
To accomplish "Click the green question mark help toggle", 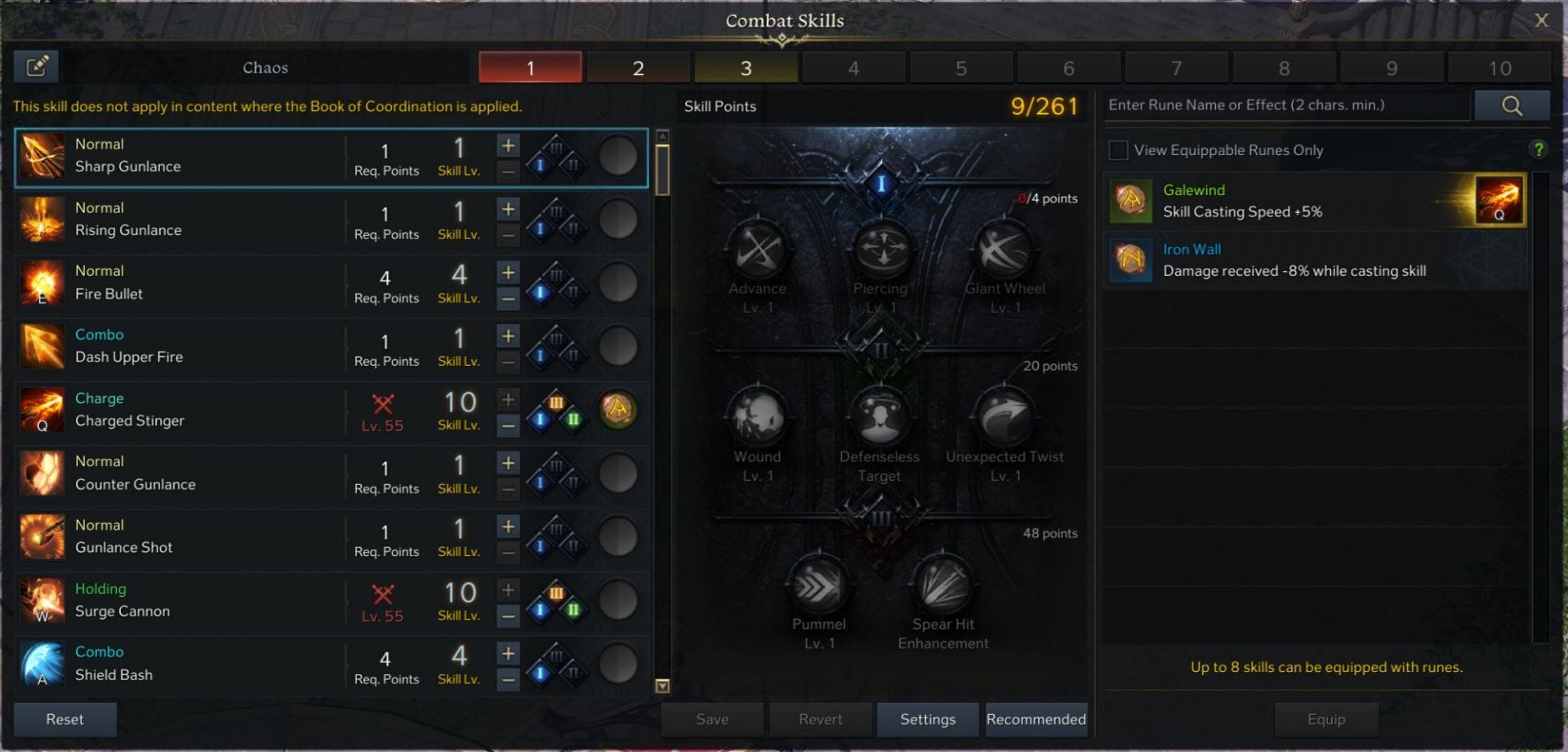I will pyautogui.click(x=1540, y=149).
